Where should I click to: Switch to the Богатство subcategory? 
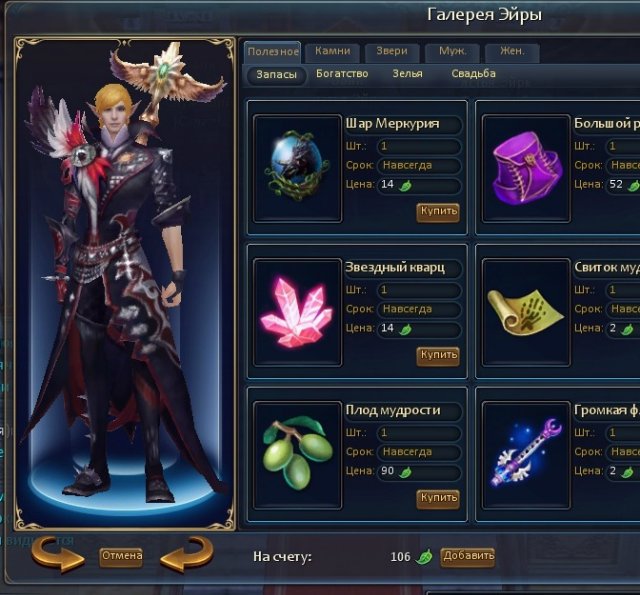[x=342, y=74]
